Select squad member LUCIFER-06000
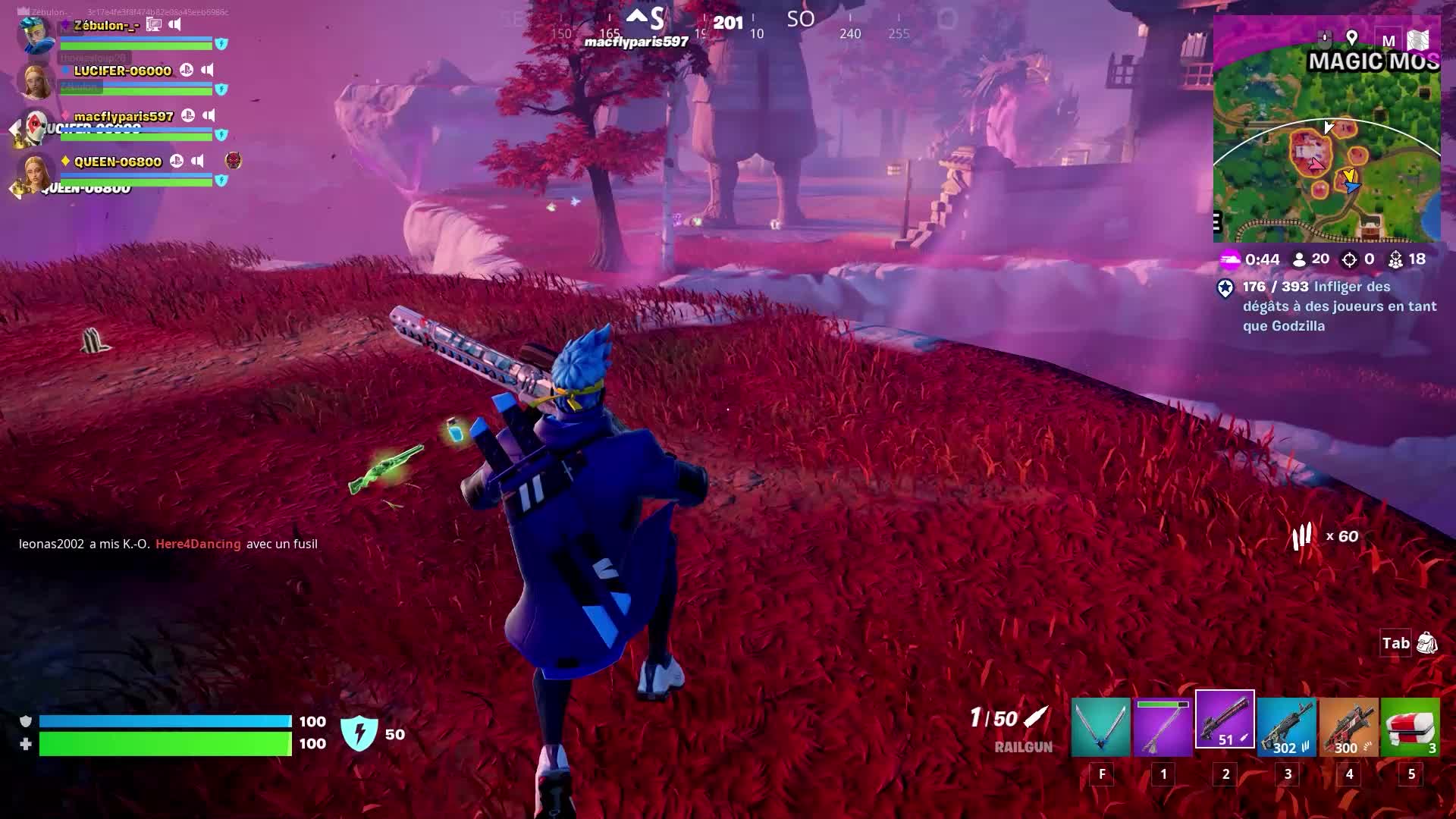The height and width of the screenshot is (819, 1456). 122,71
